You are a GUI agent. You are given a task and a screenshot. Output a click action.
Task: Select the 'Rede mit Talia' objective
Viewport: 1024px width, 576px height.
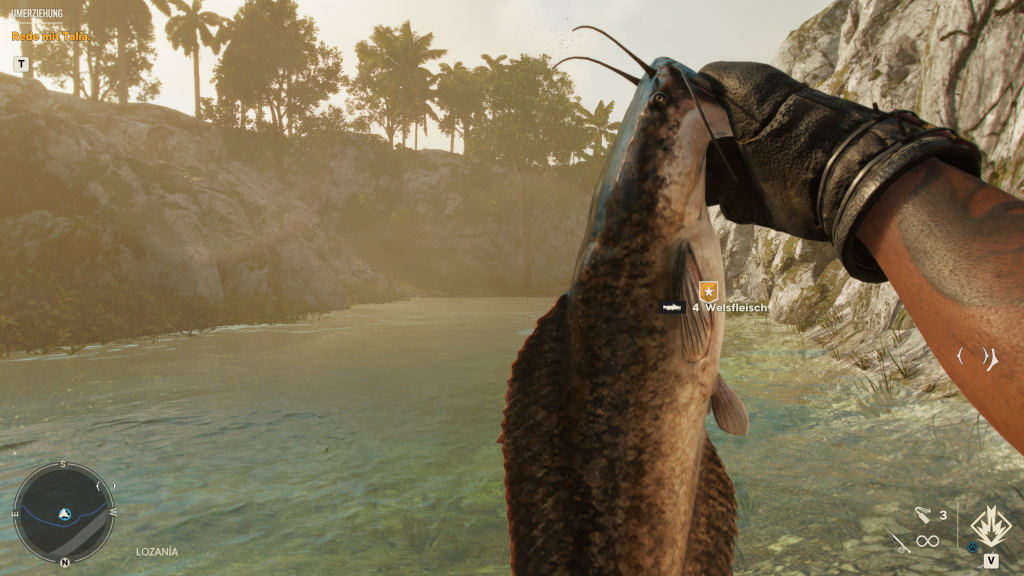(x=51, y=36)
